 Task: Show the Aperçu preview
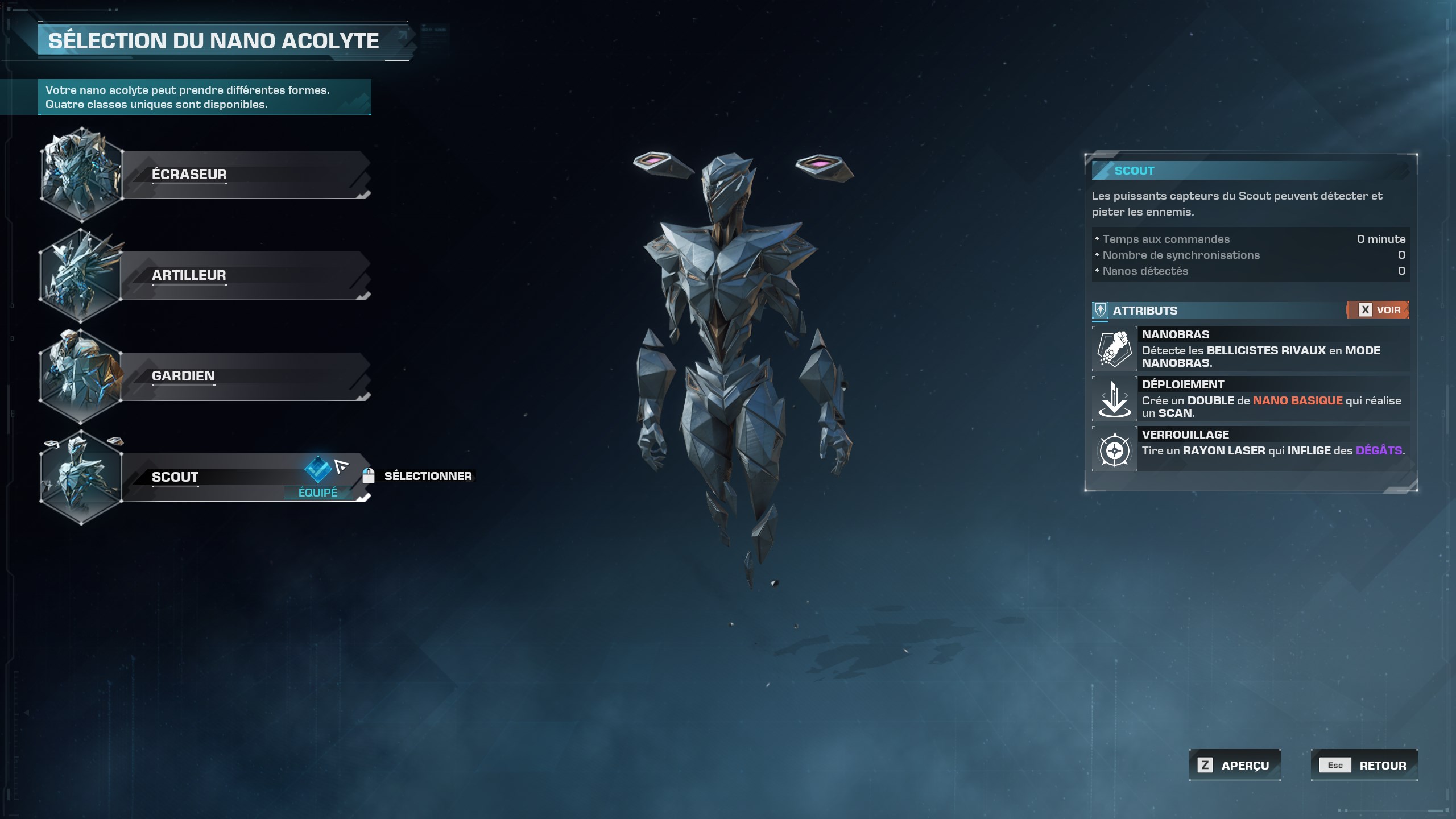1235,765
